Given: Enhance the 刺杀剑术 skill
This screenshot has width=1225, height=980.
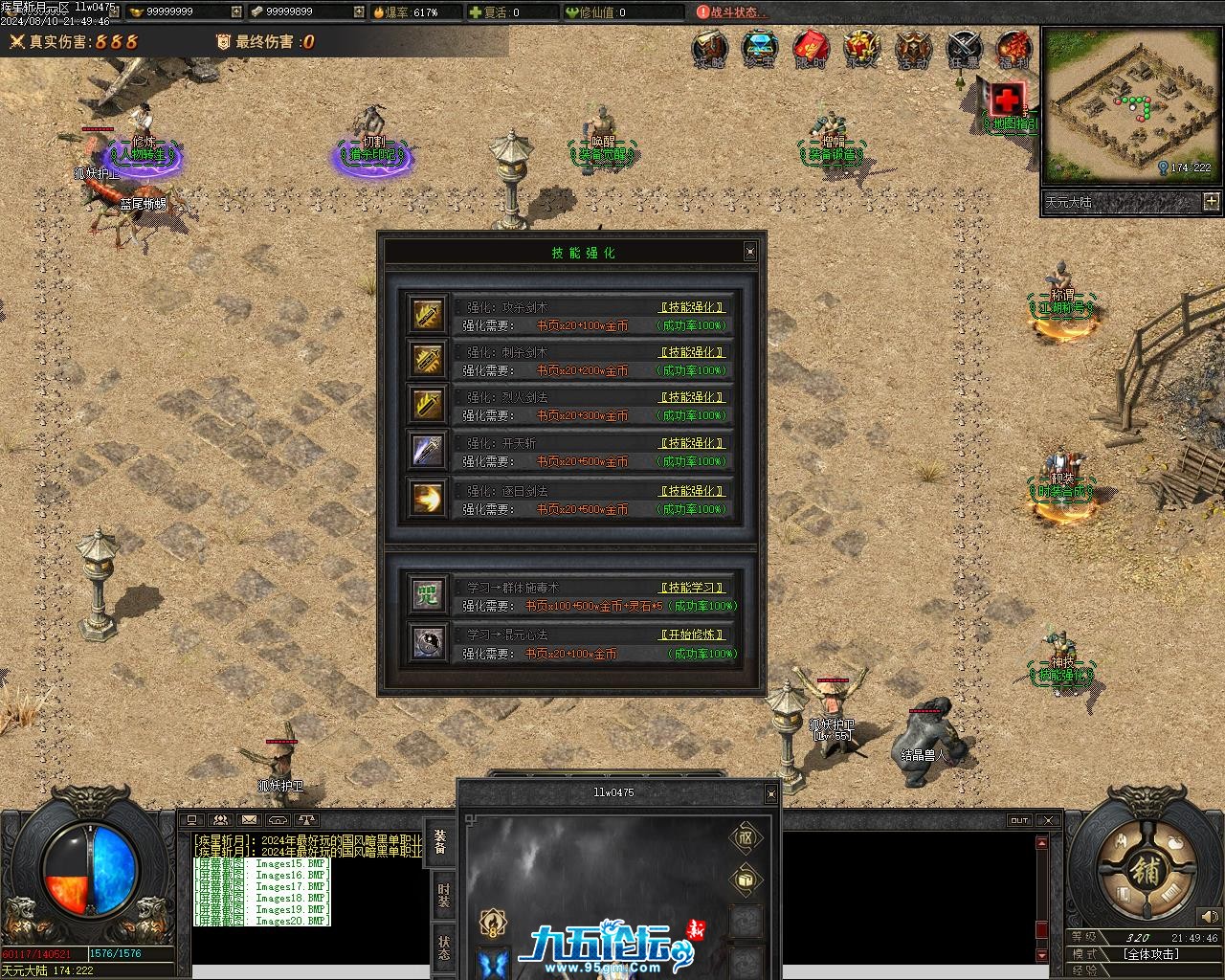Looking at the screenshot, I should [692, 352].
